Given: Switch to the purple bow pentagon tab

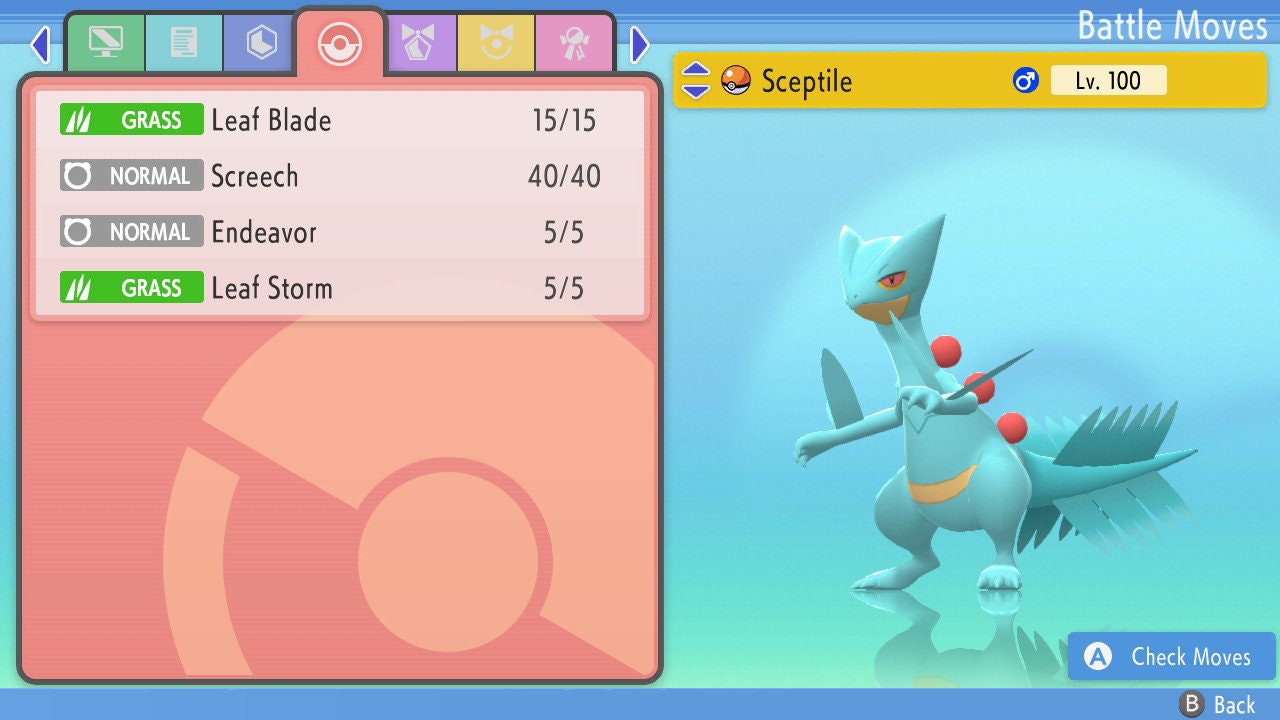Looking at the screenshot, I should pos(419,43).
